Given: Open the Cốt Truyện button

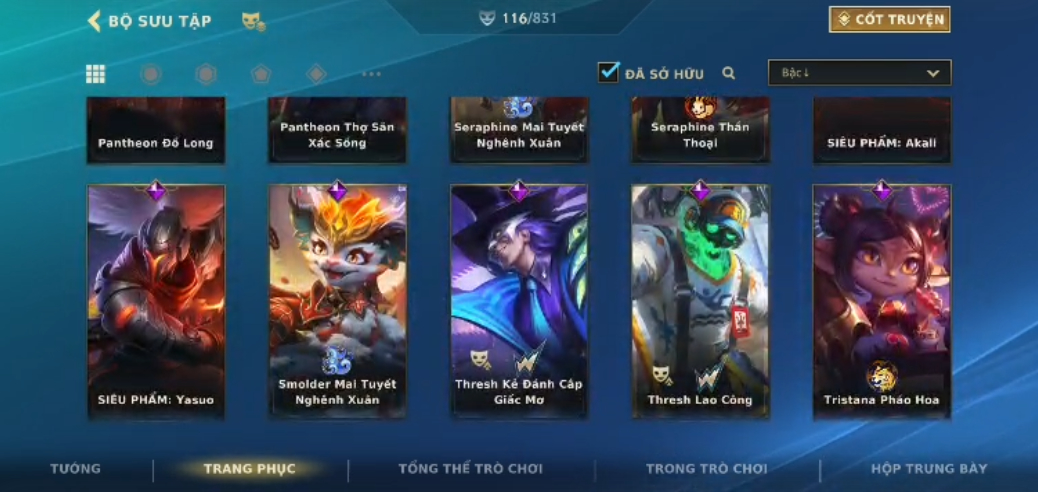Looking at the screenshot, I should pyautogui.click(x=889, y=20).
